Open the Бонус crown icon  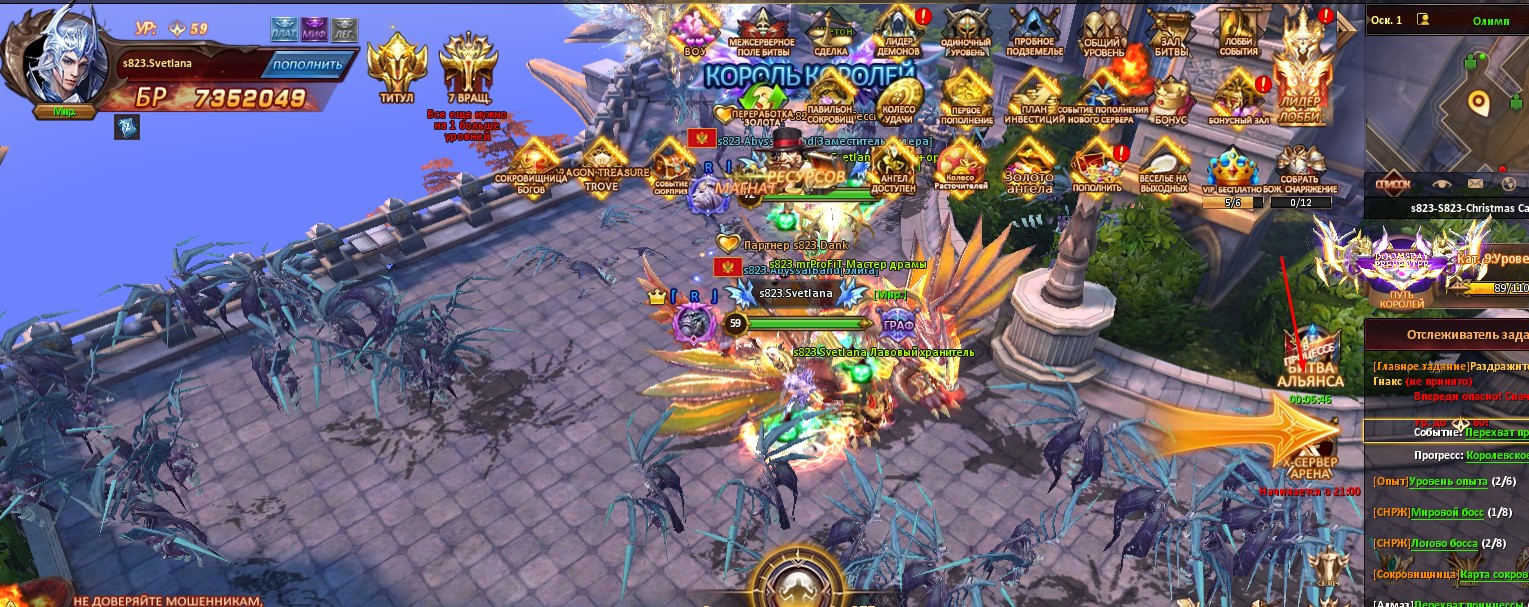click(1169, 98)
